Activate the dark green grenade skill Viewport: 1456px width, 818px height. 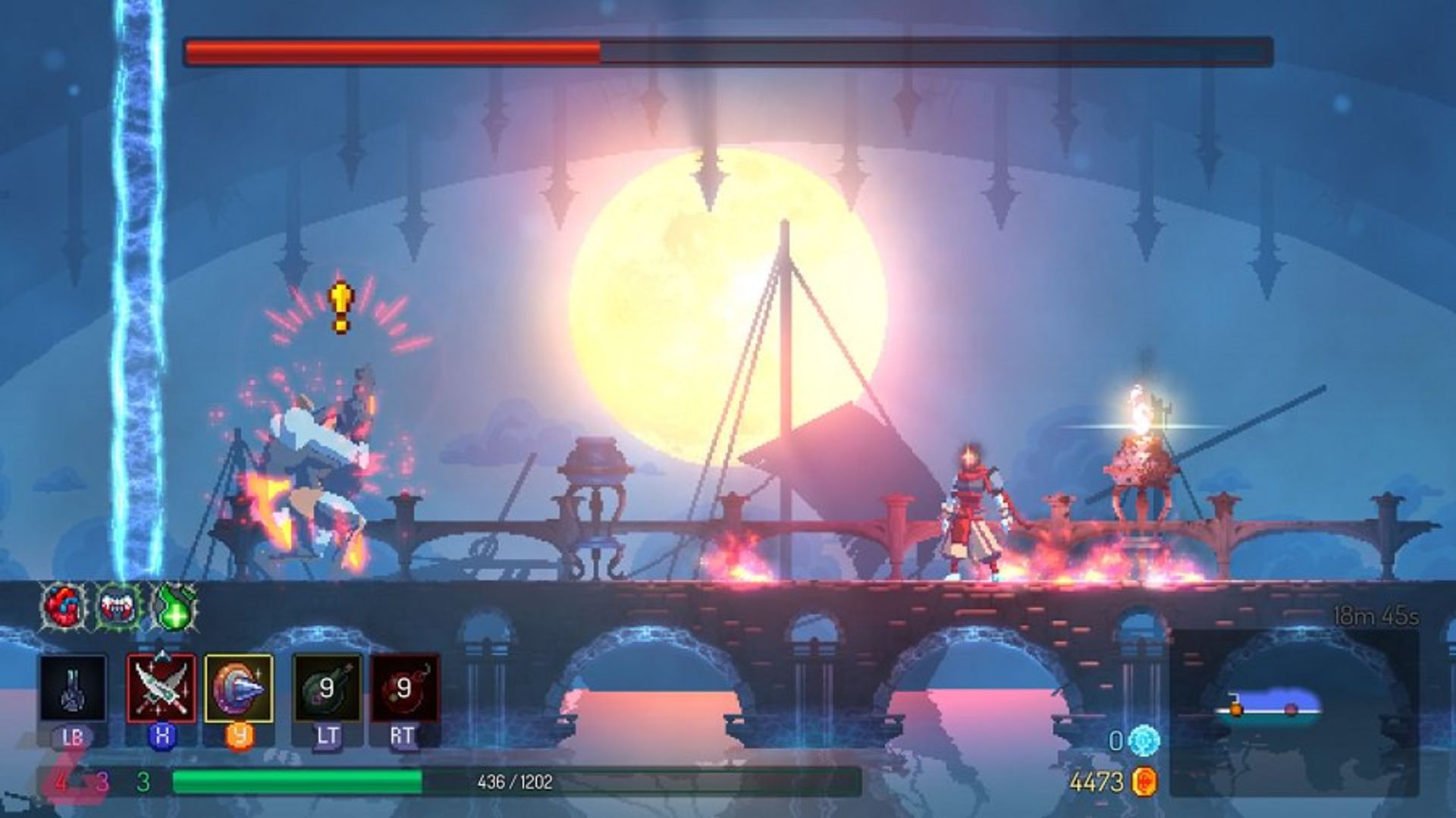(x=327, y=688)
